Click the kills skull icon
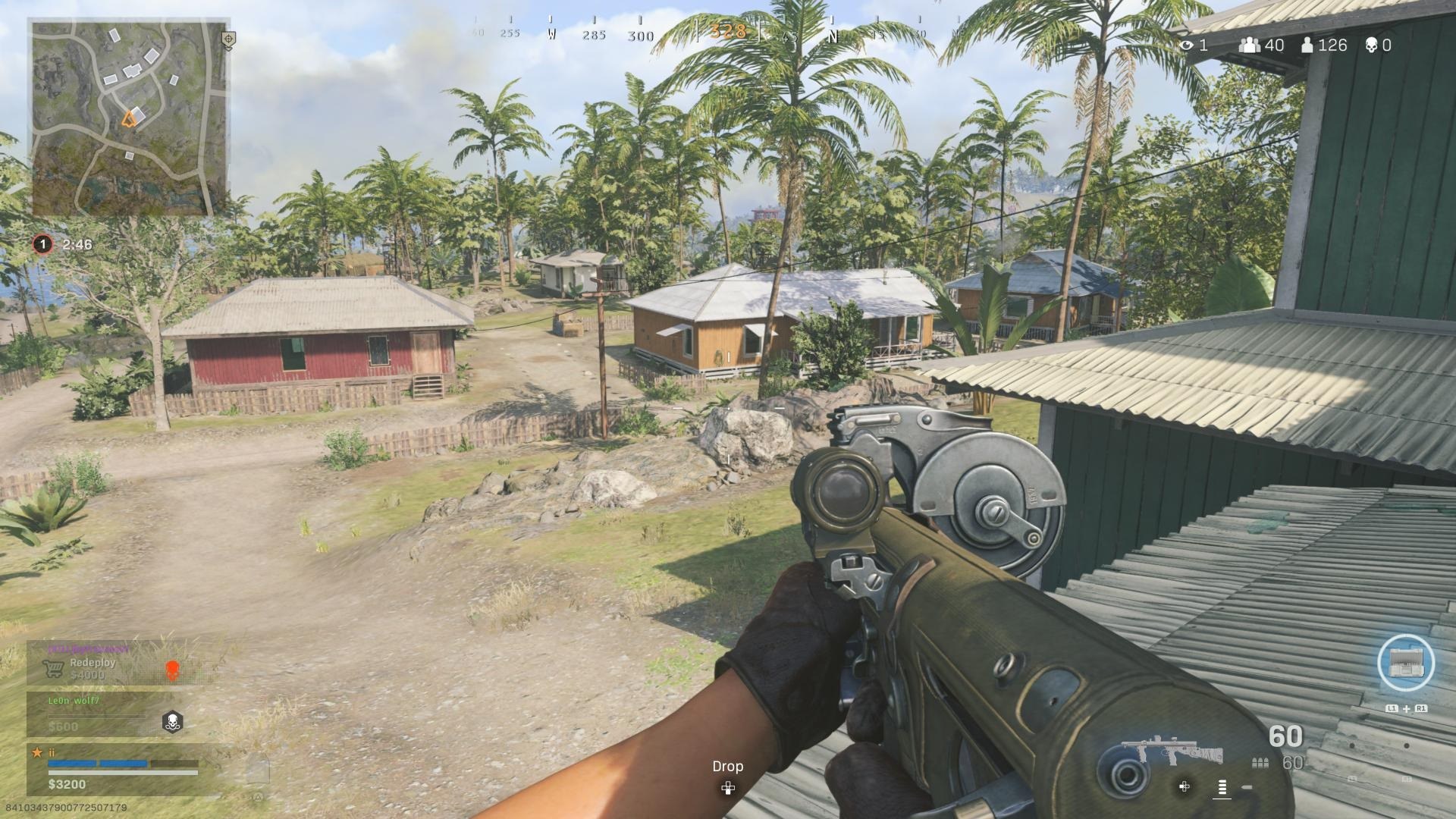Viewport: 1456px width, 819px height. (1371, 45)
